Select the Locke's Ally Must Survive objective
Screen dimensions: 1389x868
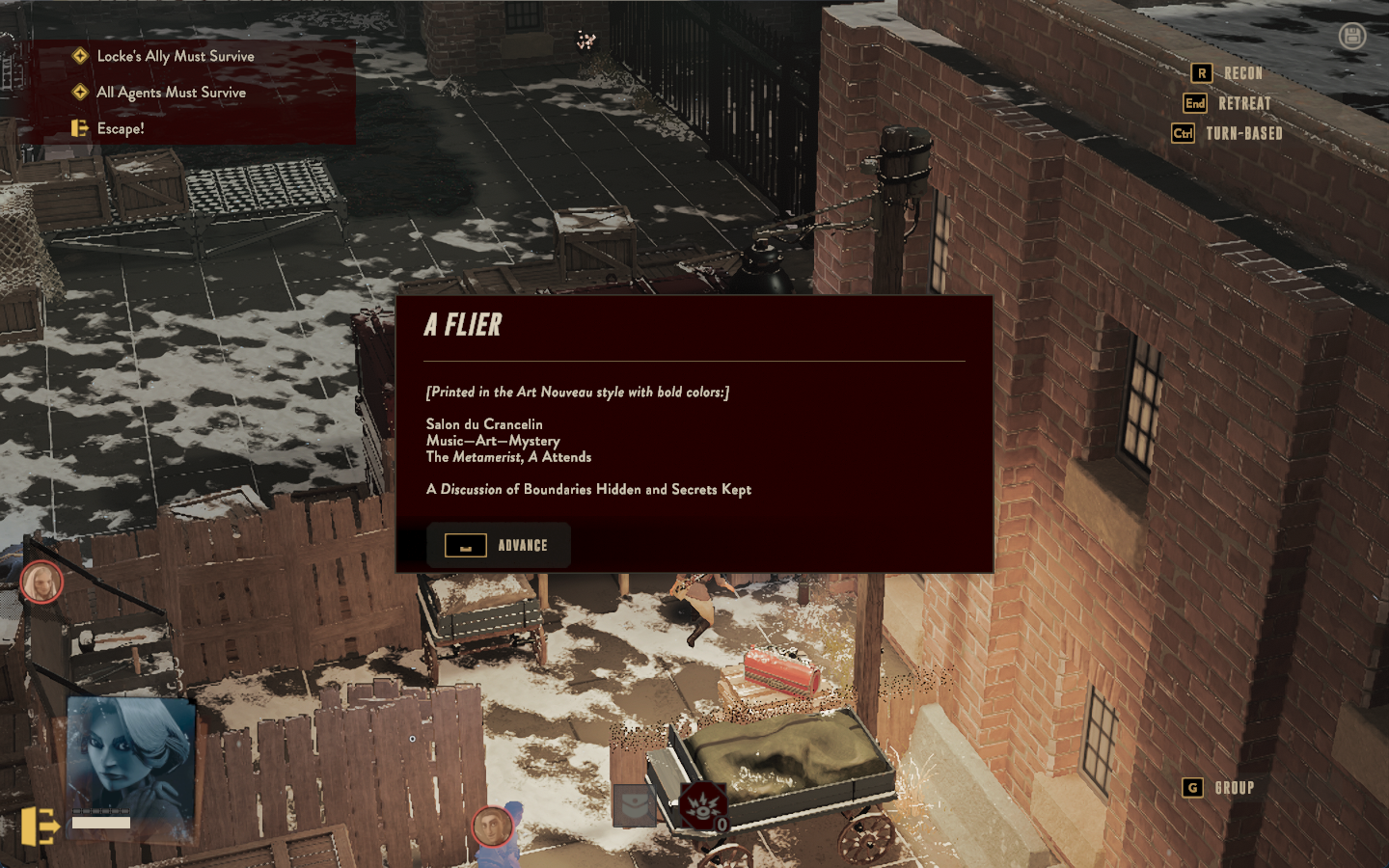[175, 56]
